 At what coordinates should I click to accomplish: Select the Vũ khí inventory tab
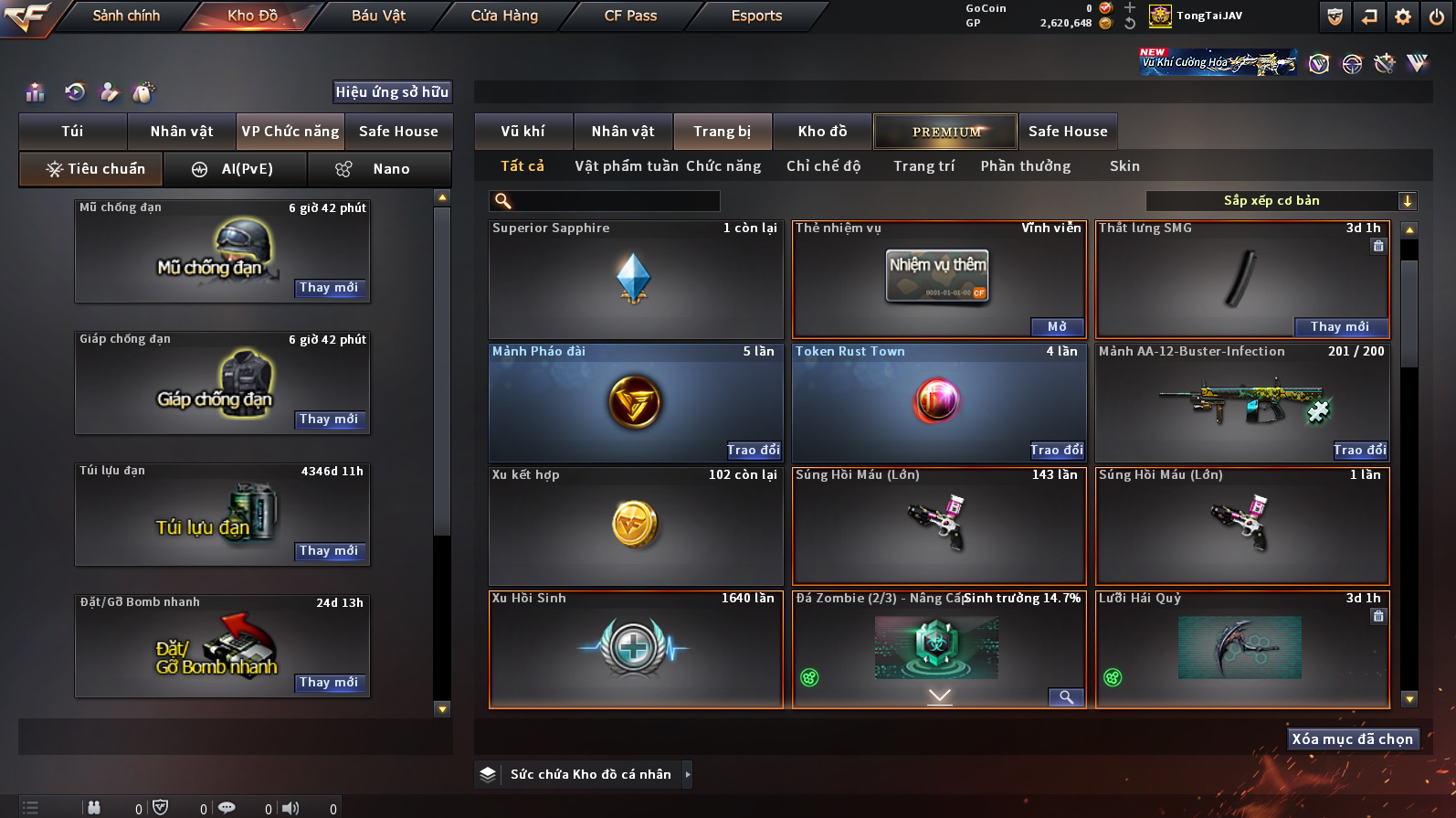pyautogui.click(x=522, y=132)
